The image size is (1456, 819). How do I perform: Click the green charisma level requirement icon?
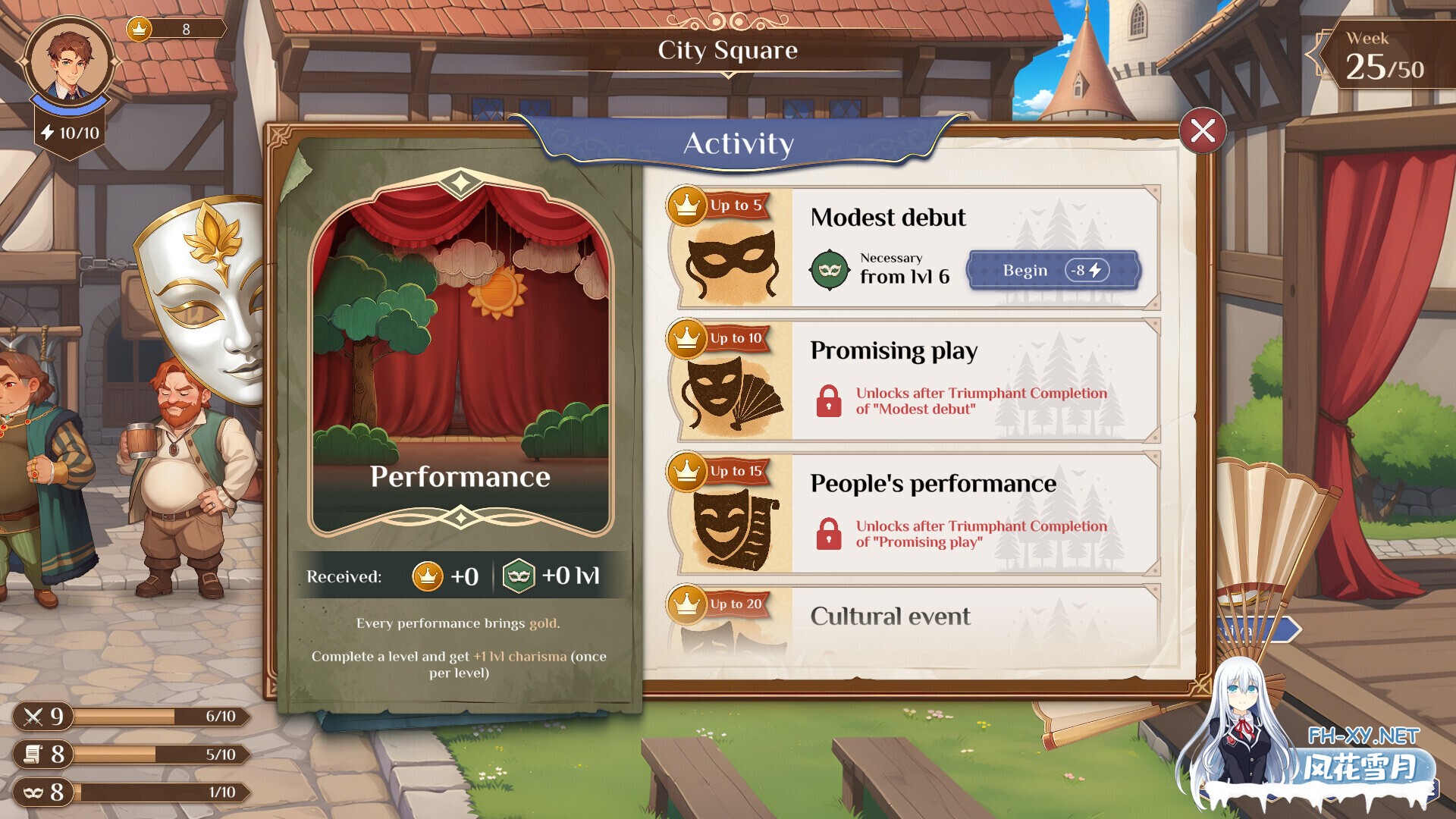pos(832,270)
